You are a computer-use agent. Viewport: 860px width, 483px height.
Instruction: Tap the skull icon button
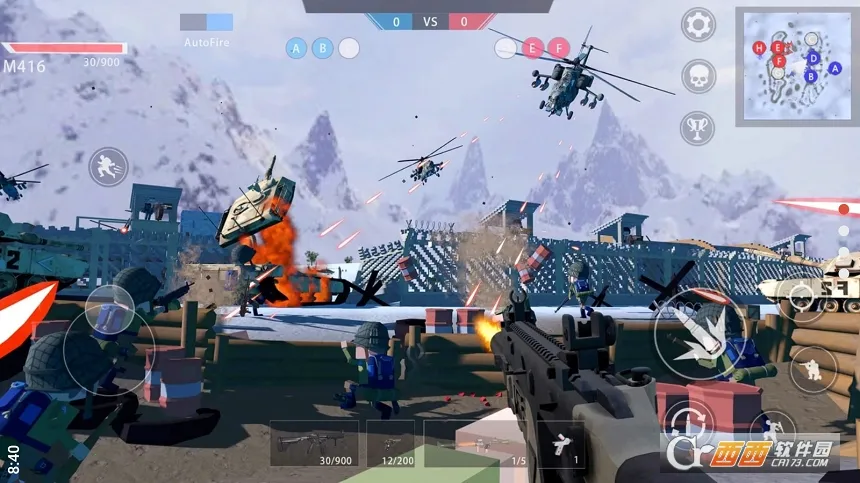click(x=698, y=77)
